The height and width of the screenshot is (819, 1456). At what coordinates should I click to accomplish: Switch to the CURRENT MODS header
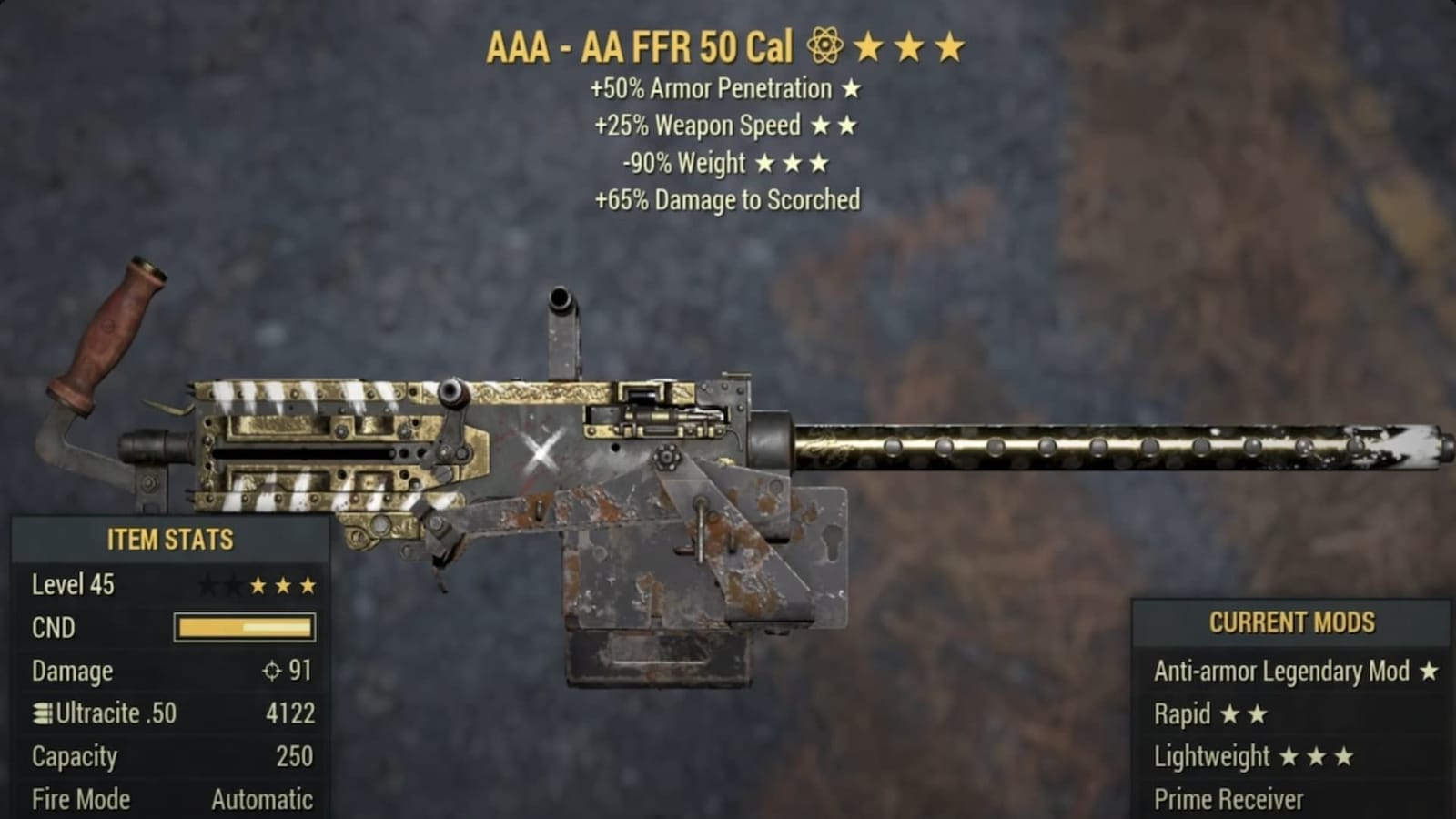[x=1292, y=623]
